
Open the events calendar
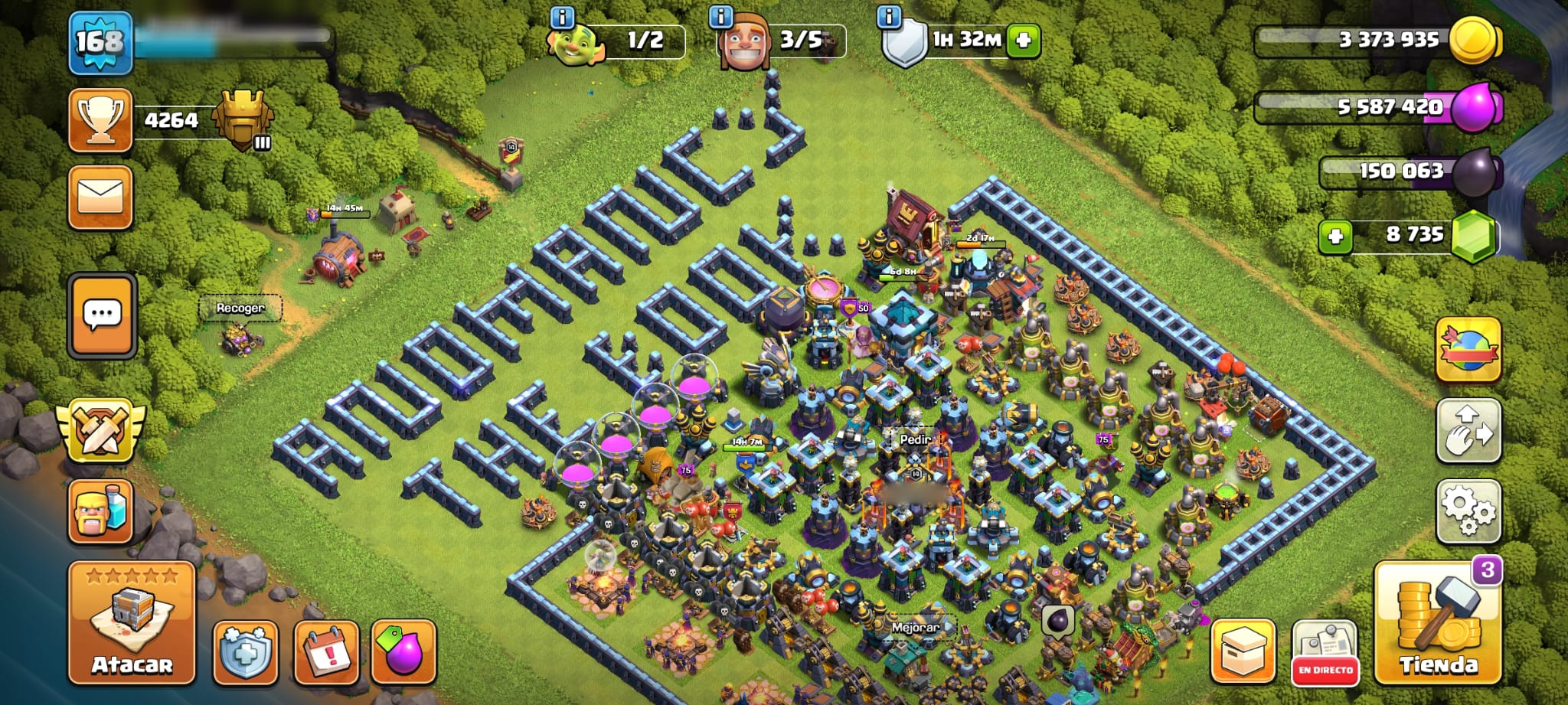tap(327, 651)
